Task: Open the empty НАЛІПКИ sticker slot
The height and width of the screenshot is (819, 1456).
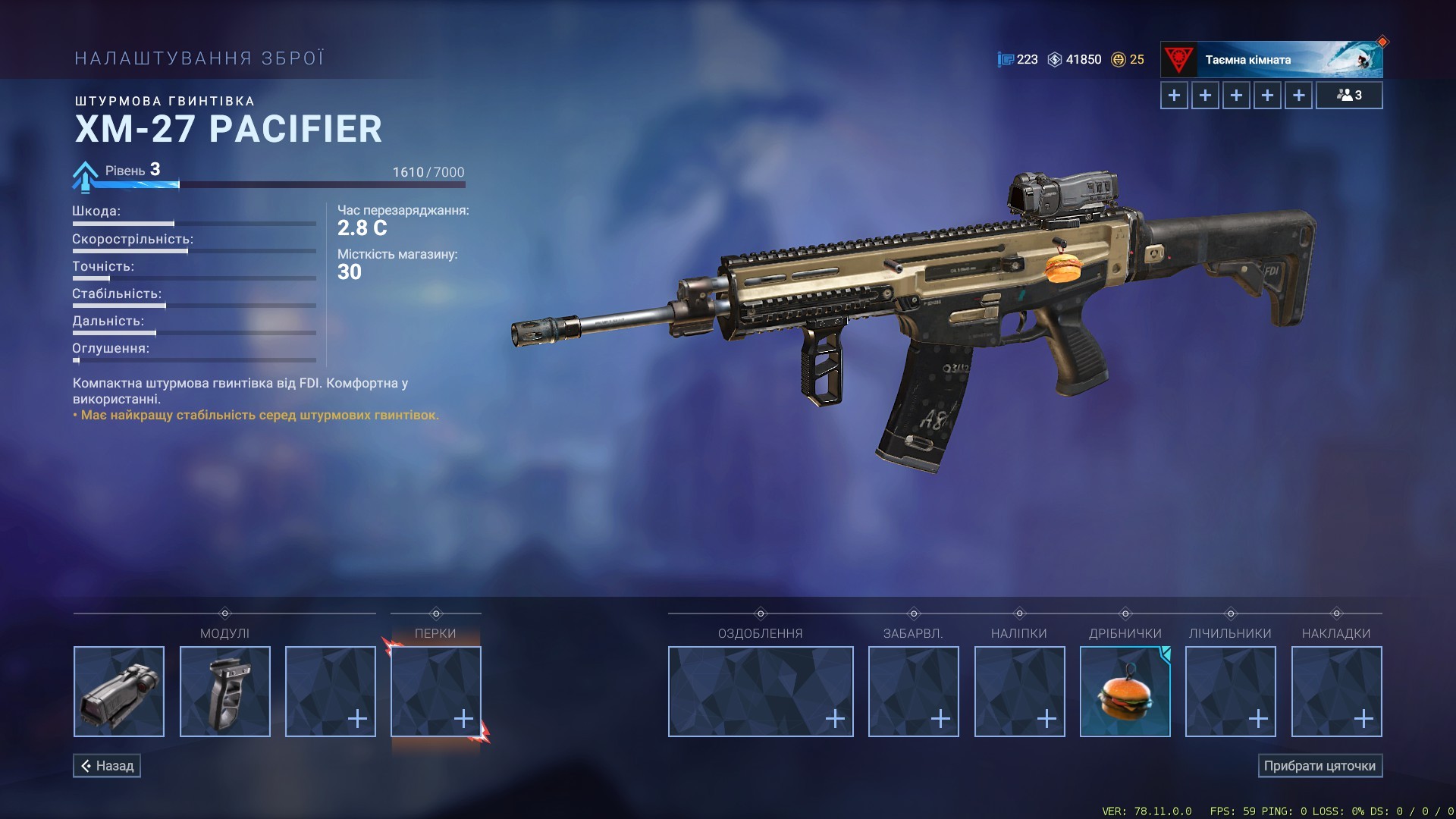Action: [1019, 692]
